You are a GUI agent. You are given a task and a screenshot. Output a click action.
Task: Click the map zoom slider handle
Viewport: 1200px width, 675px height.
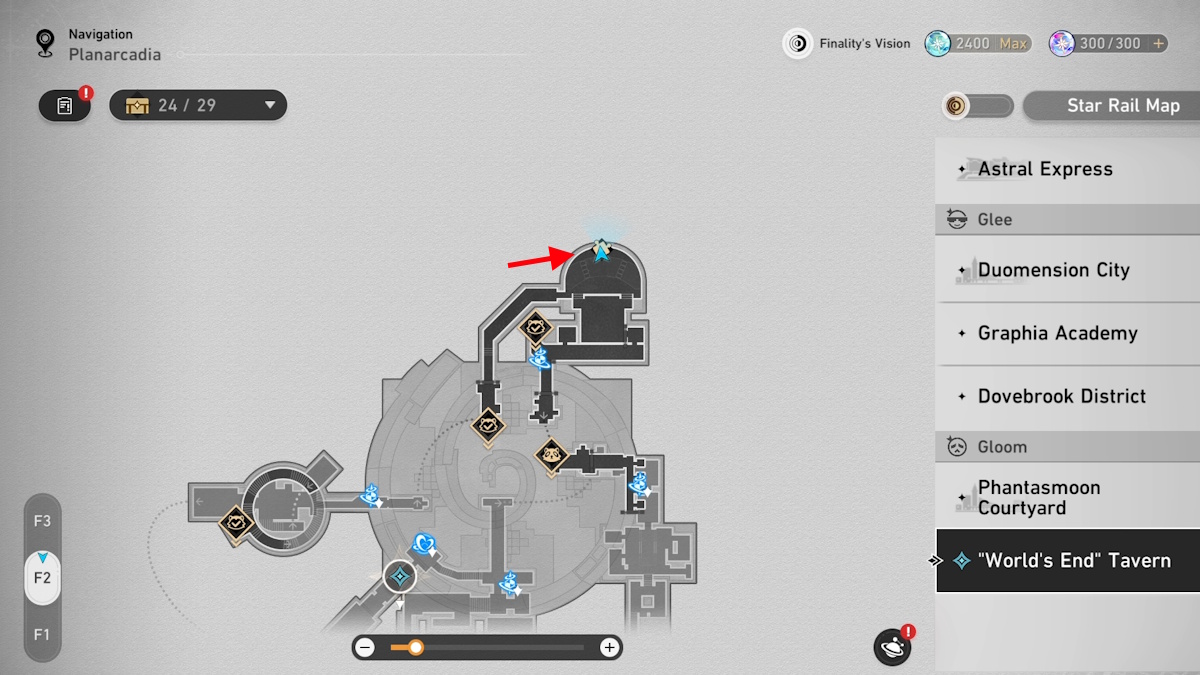(x=415, y=648)
